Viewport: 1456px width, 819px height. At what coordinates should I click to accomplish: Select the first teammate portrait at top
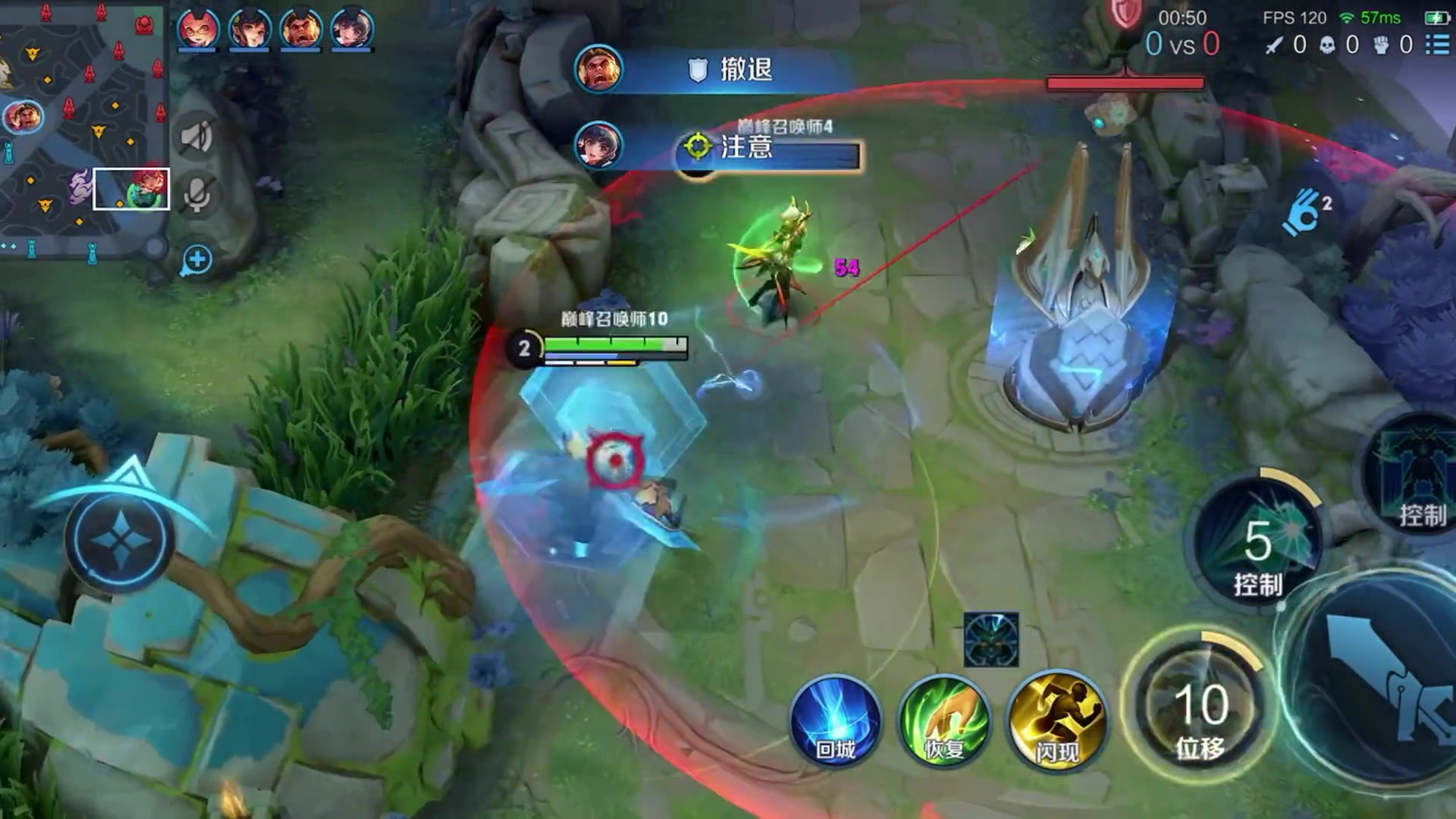point(198,29)
